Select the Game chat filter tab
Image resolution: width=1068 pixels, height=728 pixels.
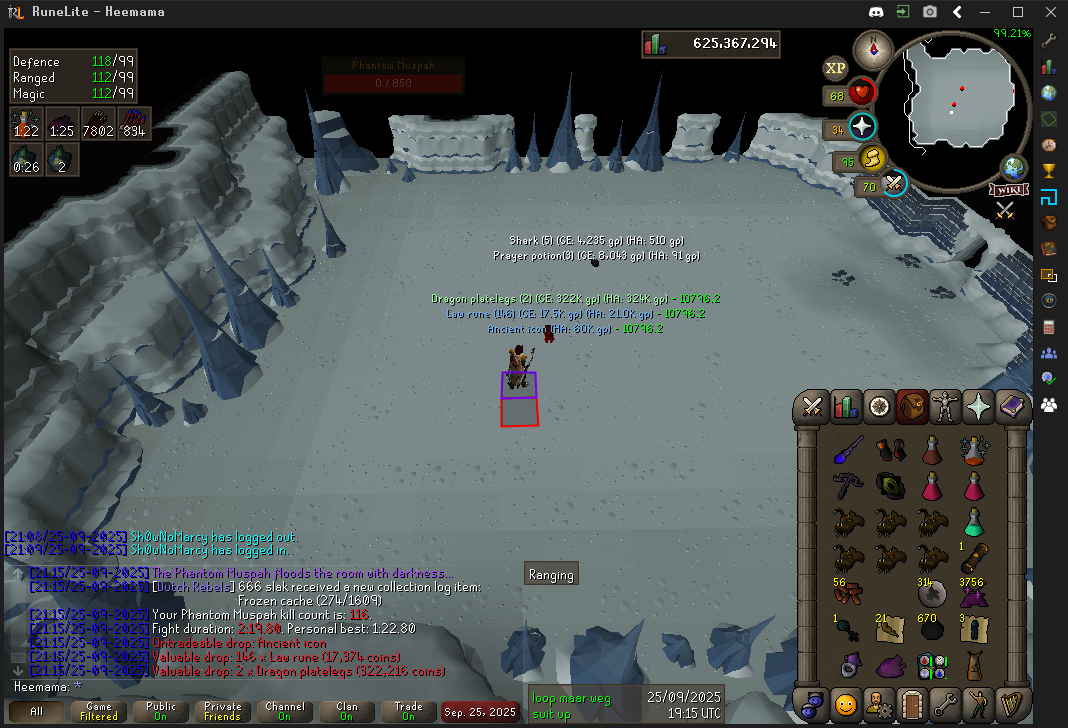point(99,711)
